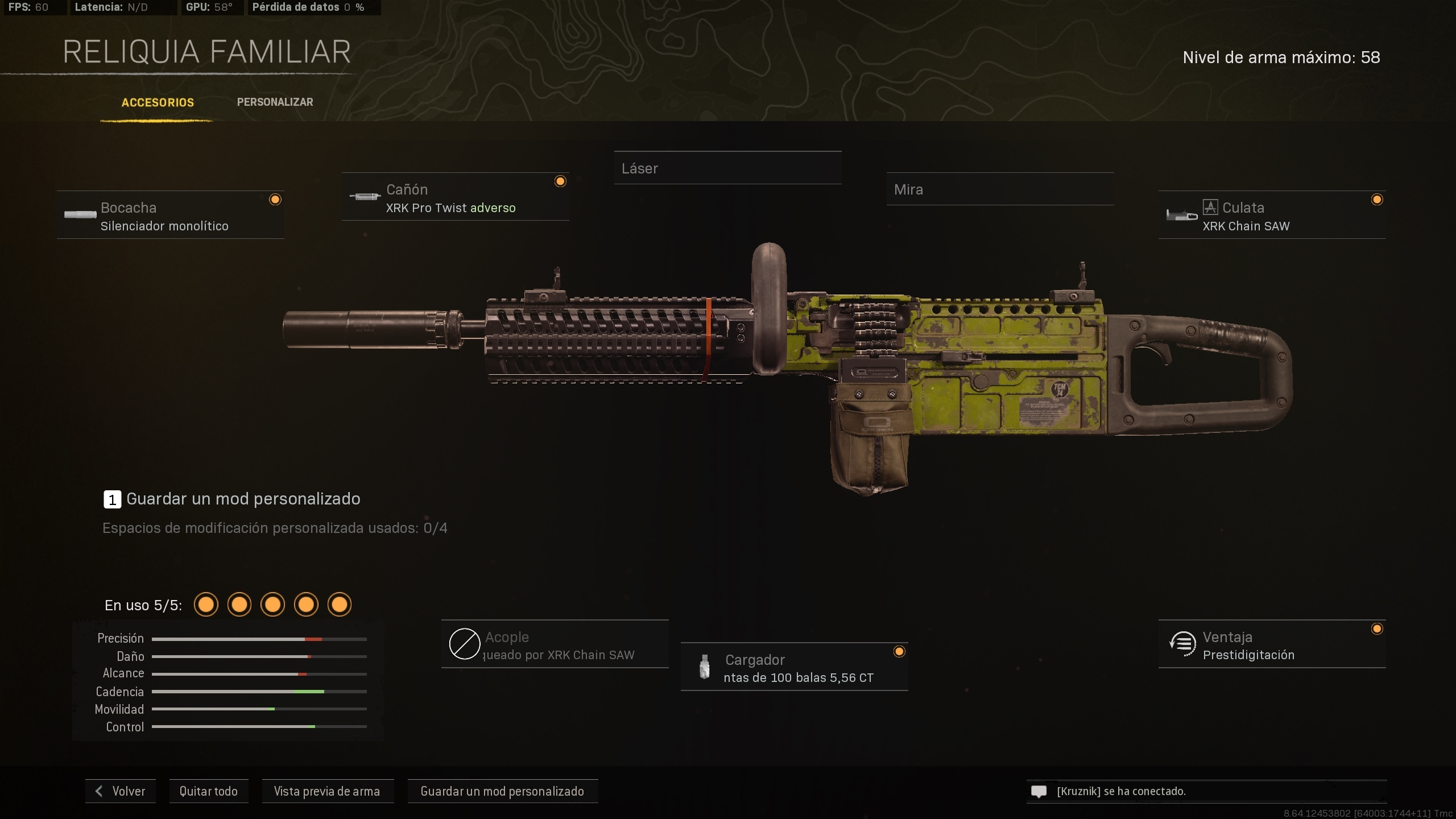Click the Cañón barrel icon
Image resolution: width=1456 pixels, height=819 pixels.
(365, 197)
